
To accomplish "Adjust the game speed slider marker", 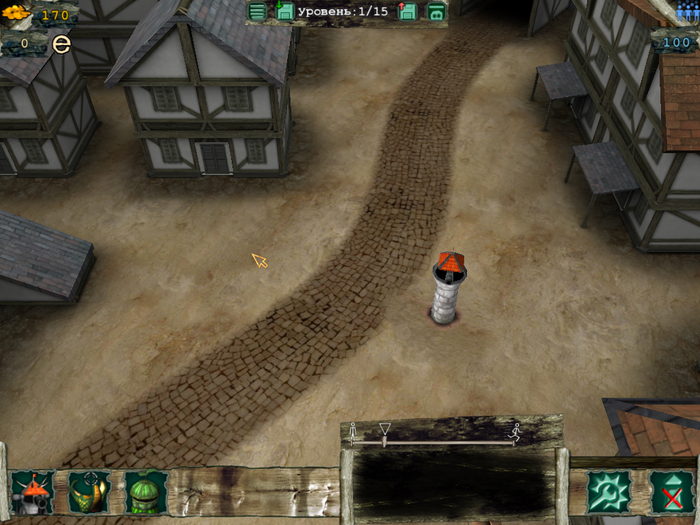I will coord(384,432).
